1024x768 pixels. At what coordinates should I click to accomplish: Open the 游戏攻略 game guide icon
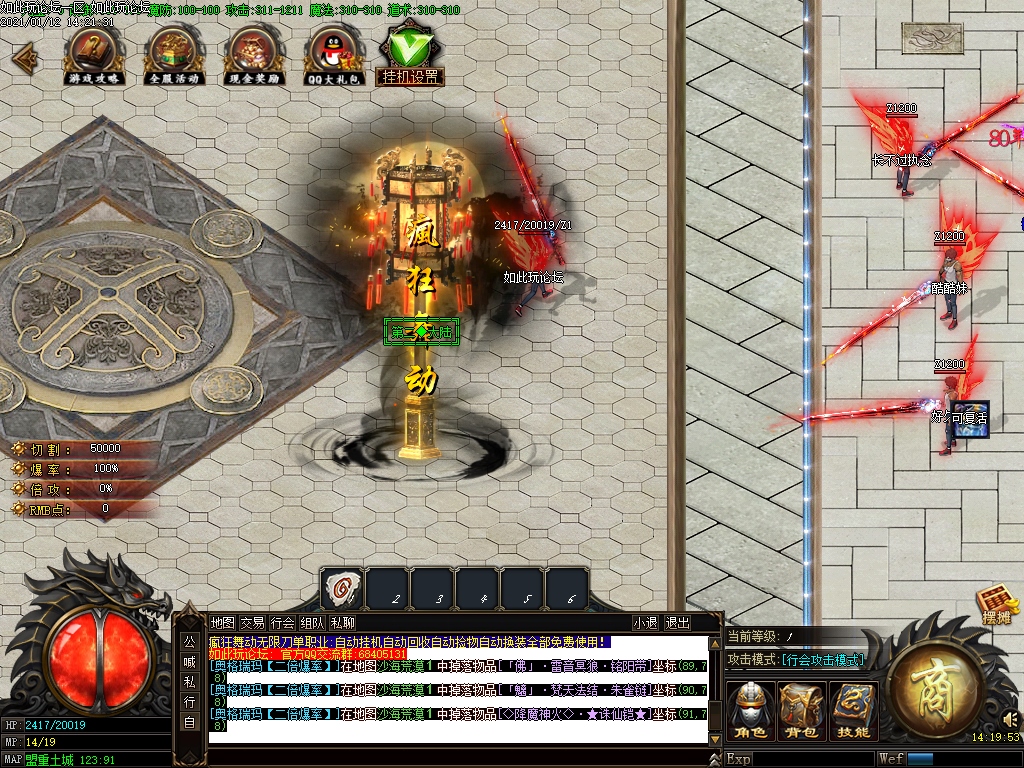[x=96, y=53]
